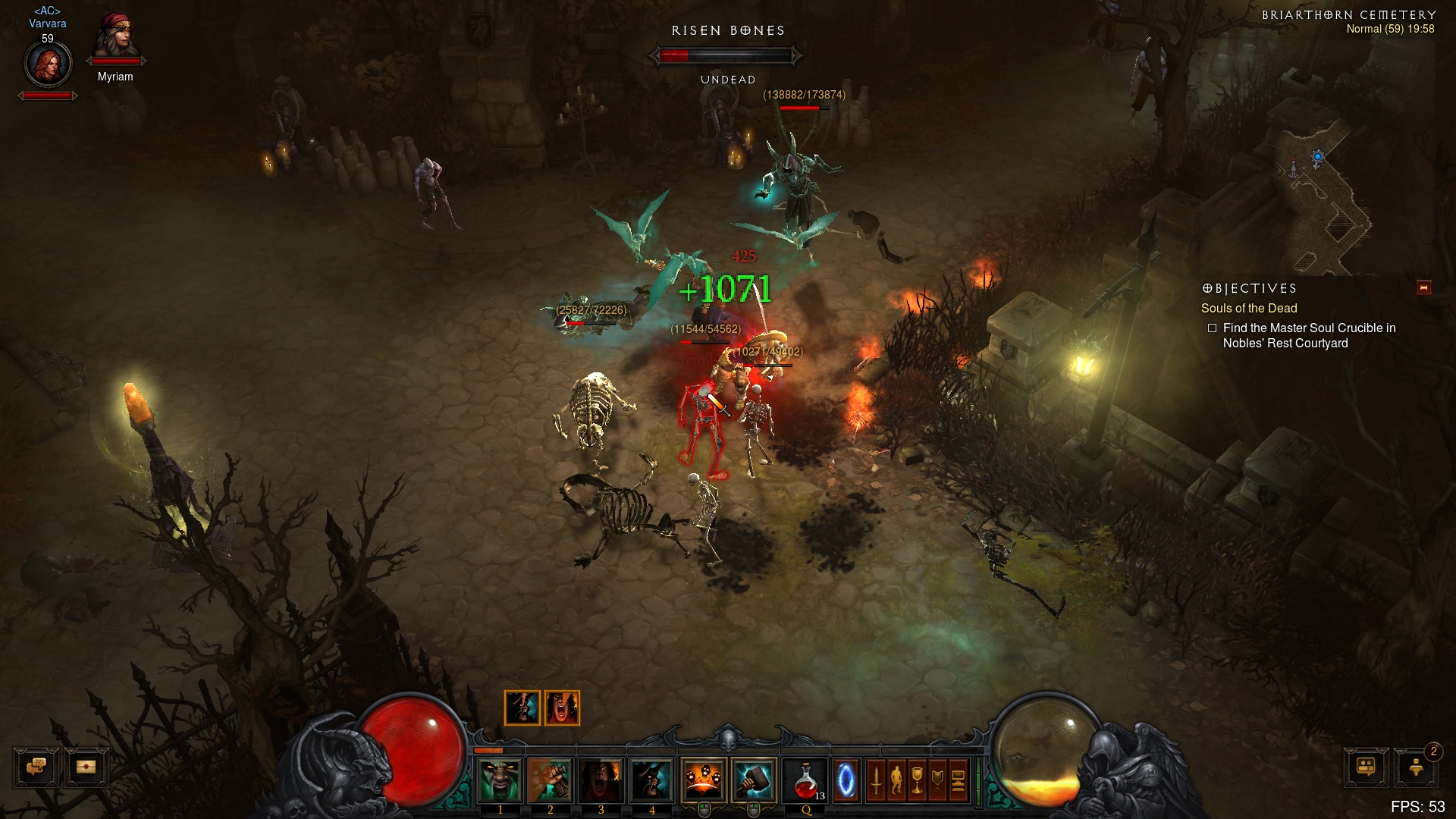Viewport: 1456px width, 819px height.
Task: Select the orange three-skulls left-mouse skill
Action: [x=704, y=780]
